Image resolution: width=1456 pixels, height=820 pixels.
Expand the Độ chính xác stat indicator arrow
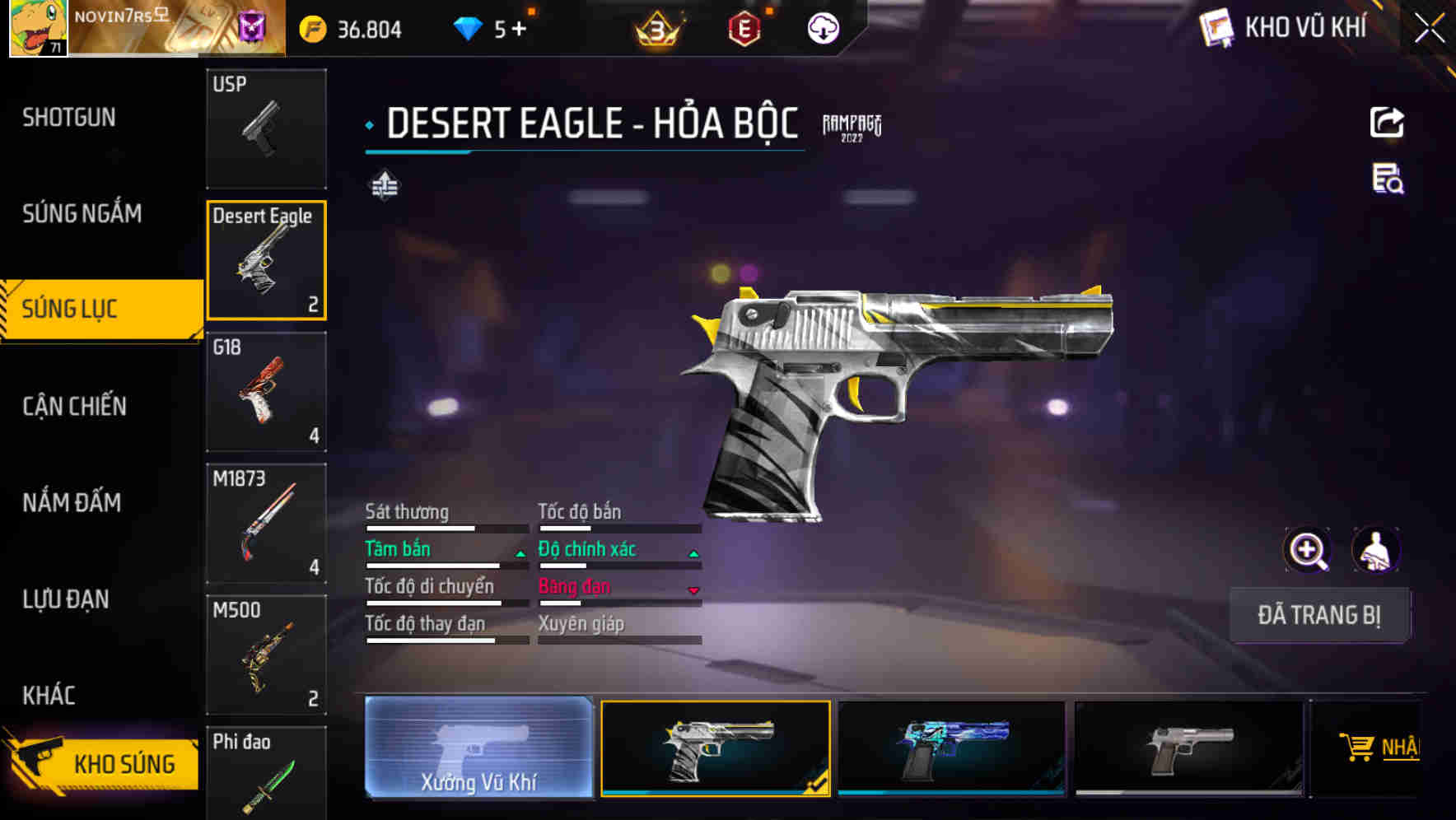pyautogui.click(x=693, y=553)
